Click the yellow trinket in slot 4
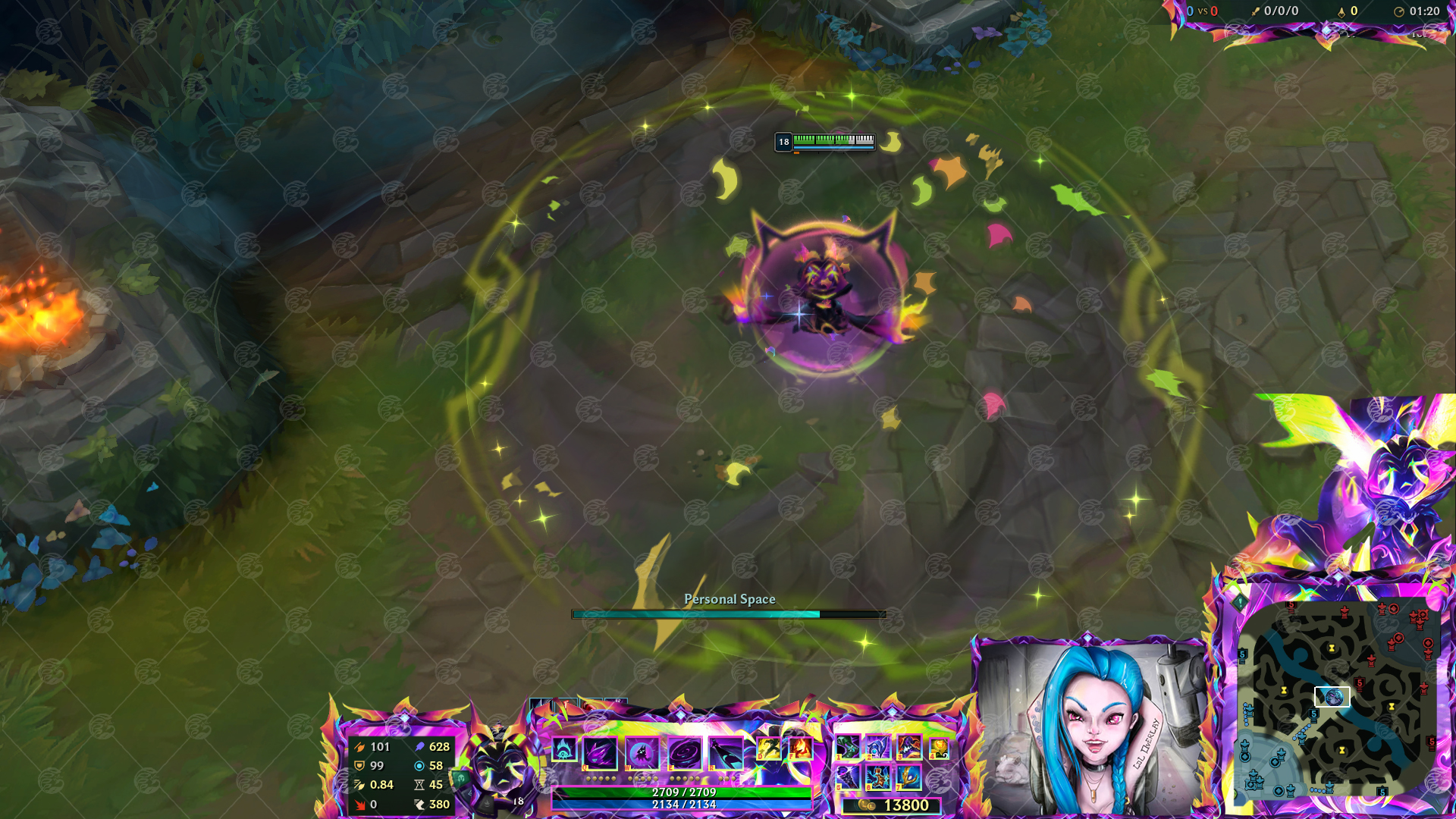 point(939,748)
